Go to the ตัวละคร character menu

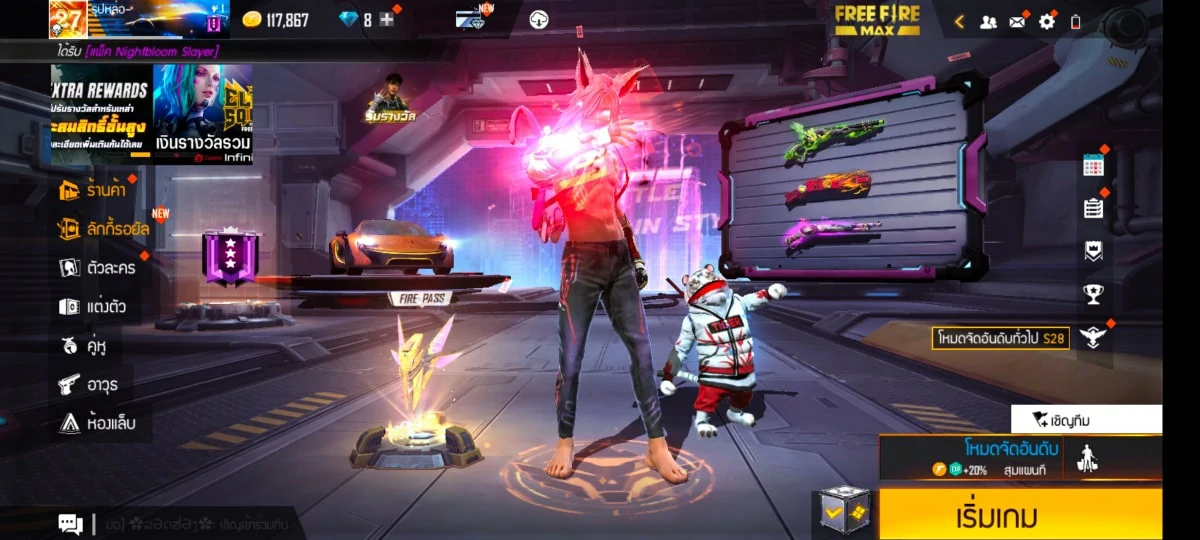(x=98, y=268)
